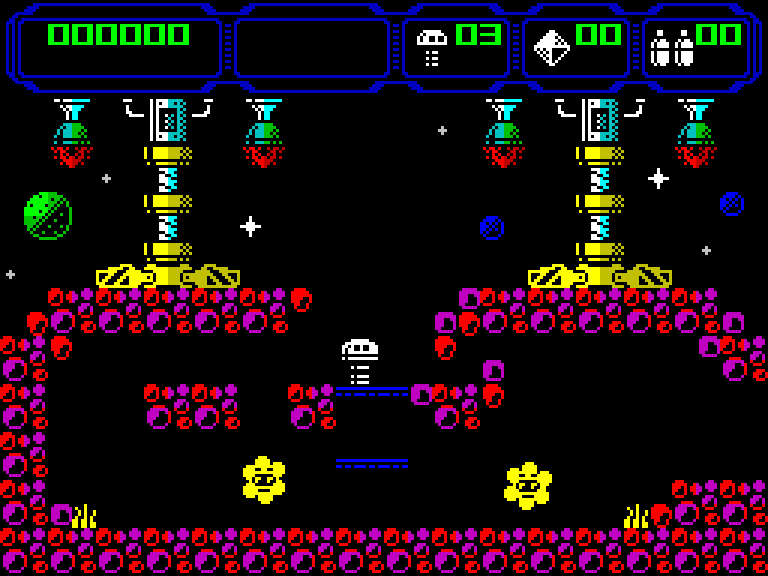Click the white robot head lives icon
Viewport: 768px width, 576px height.
click(432, 47)
